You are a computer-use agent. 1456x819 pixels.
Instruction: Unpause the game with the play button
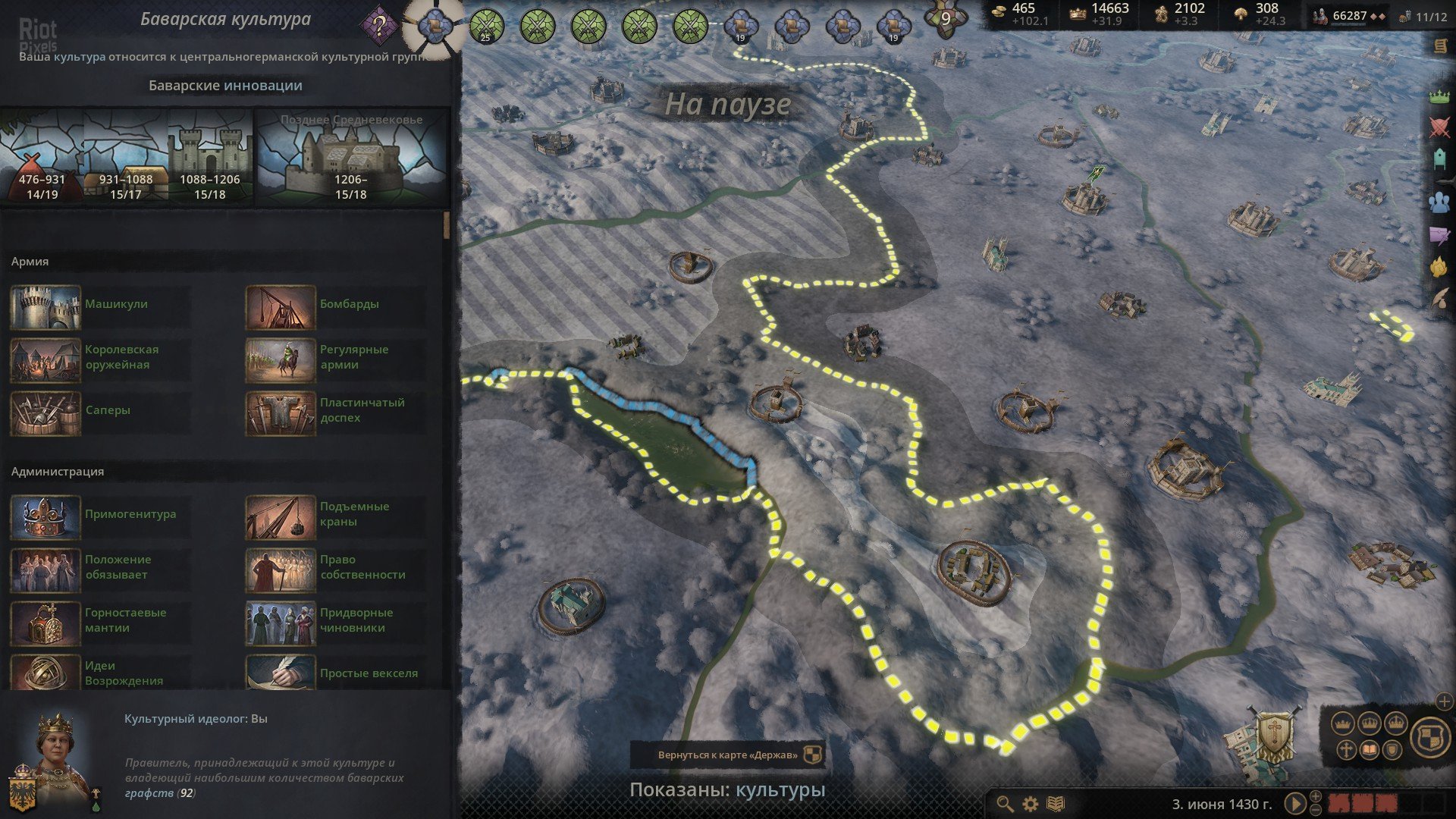(1297, 805)
